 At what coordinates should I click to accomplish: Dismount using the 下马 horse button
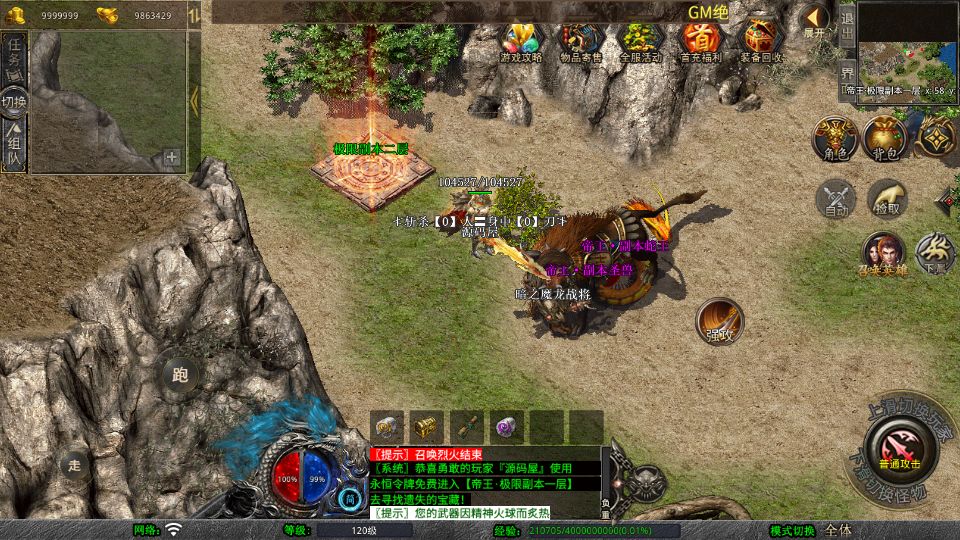(936, 254)
